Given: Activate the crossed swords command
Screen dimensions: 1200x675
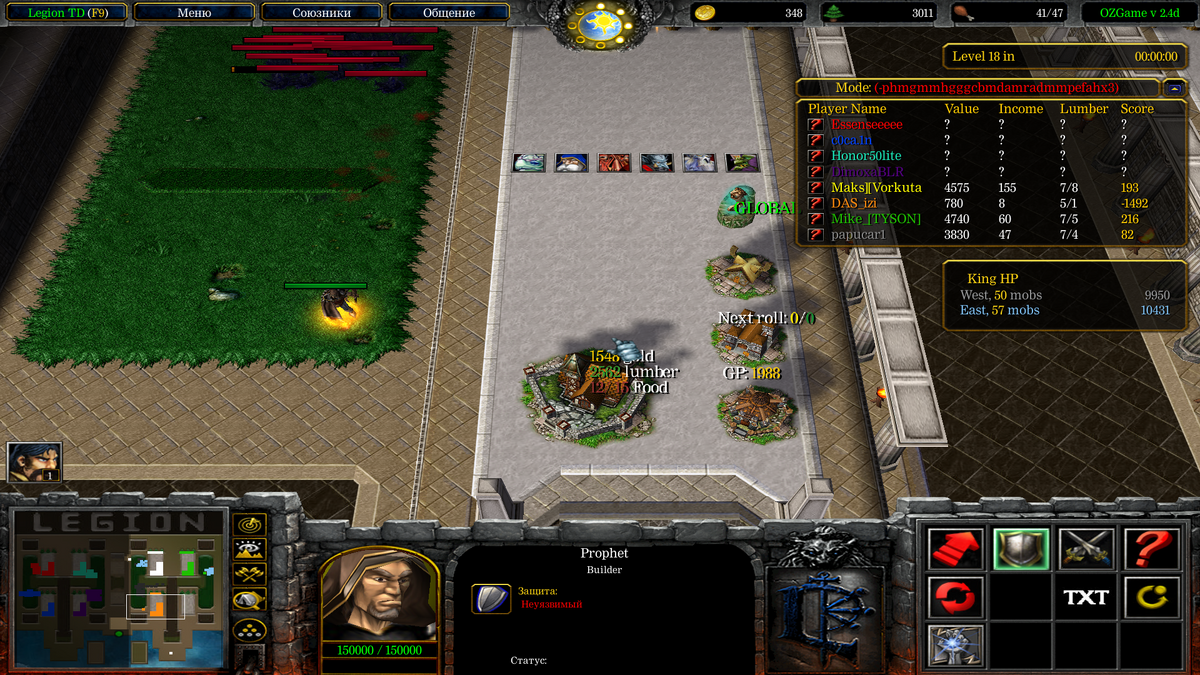Looking at the screenshot, I should [x=1086, y=548].
